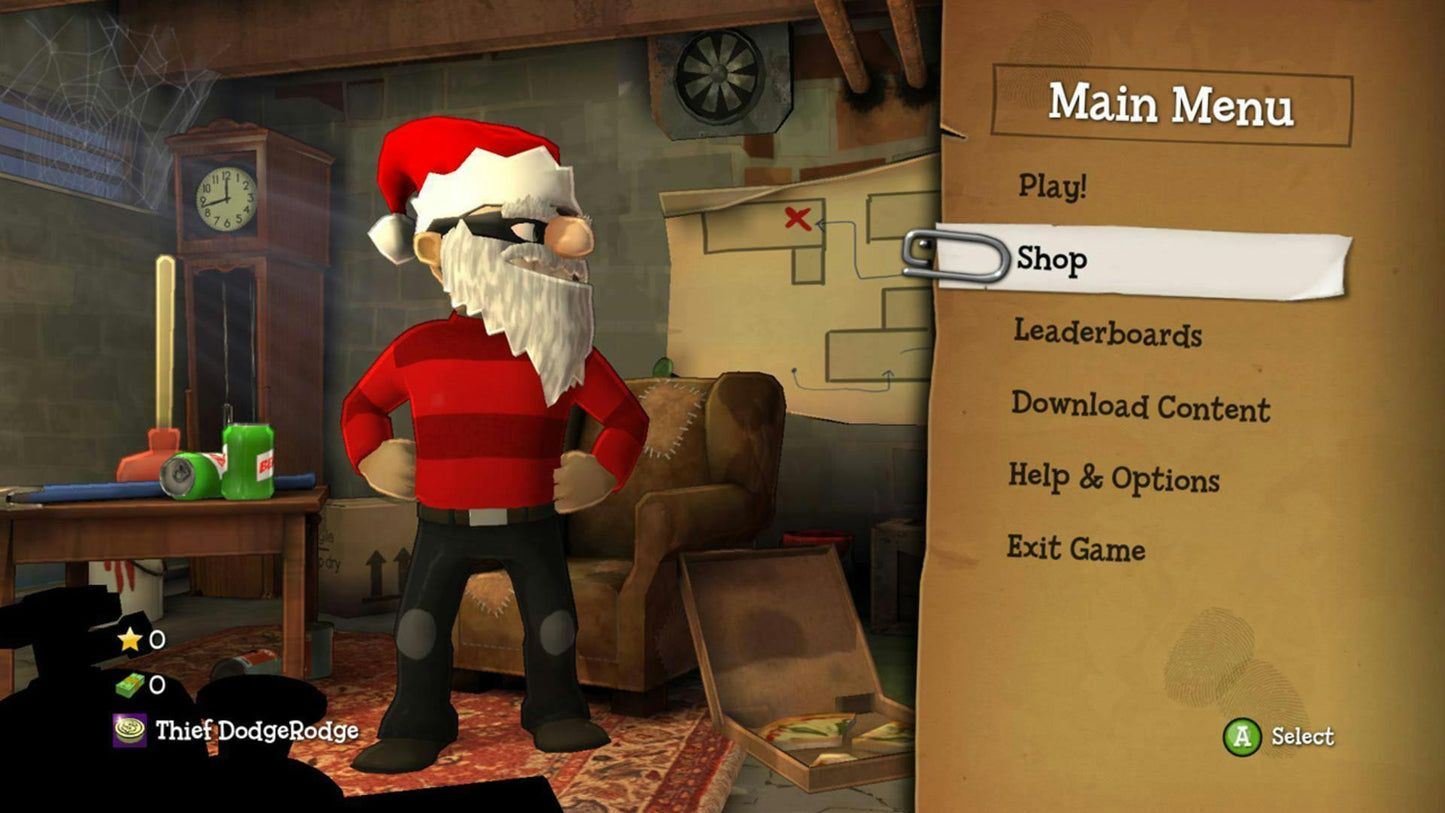Select Exit Game
The image size is (1445, 813).
coord(1077,549)
